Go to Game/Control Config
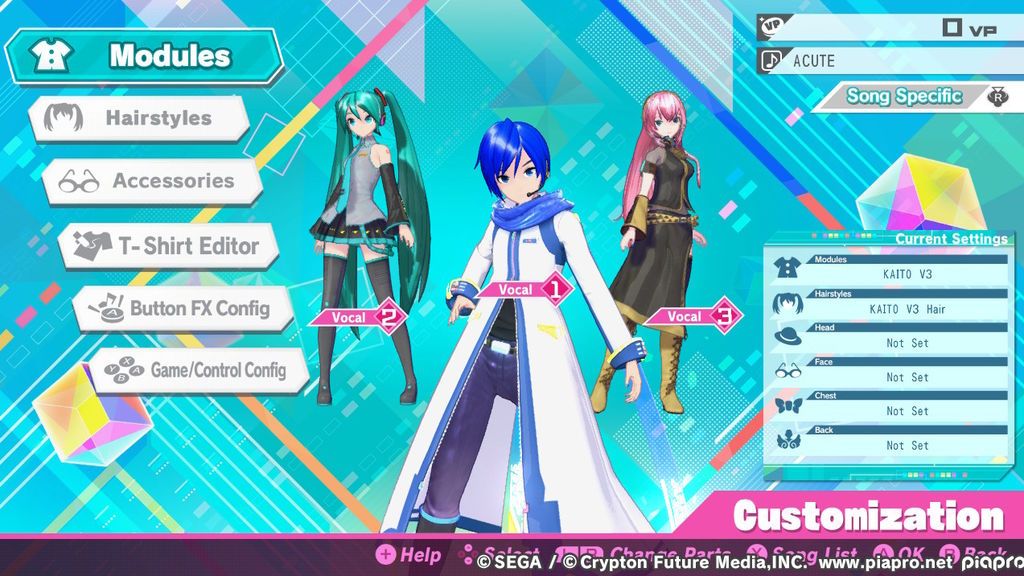This screenshot has height=576, width=1024. [x=198, y=370]
